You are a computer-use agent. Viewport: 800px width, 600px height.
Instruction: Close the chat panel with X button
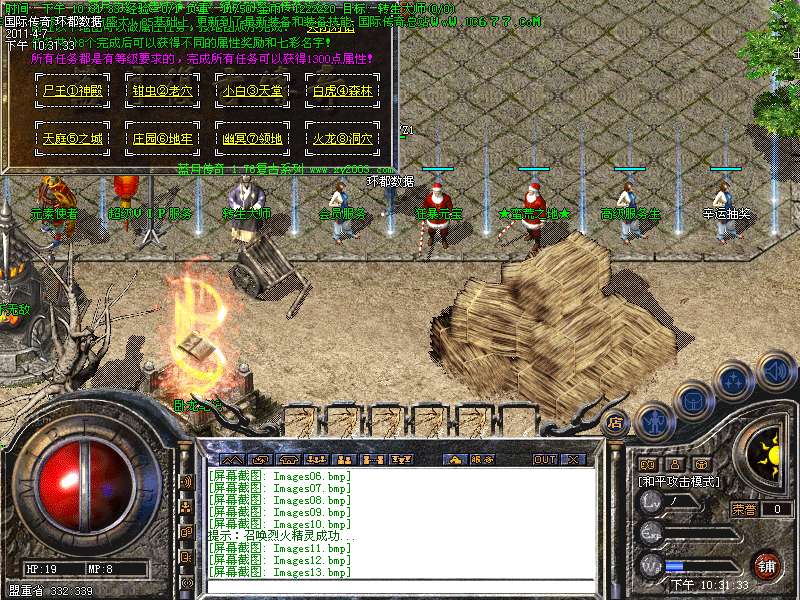click(573, 459)
